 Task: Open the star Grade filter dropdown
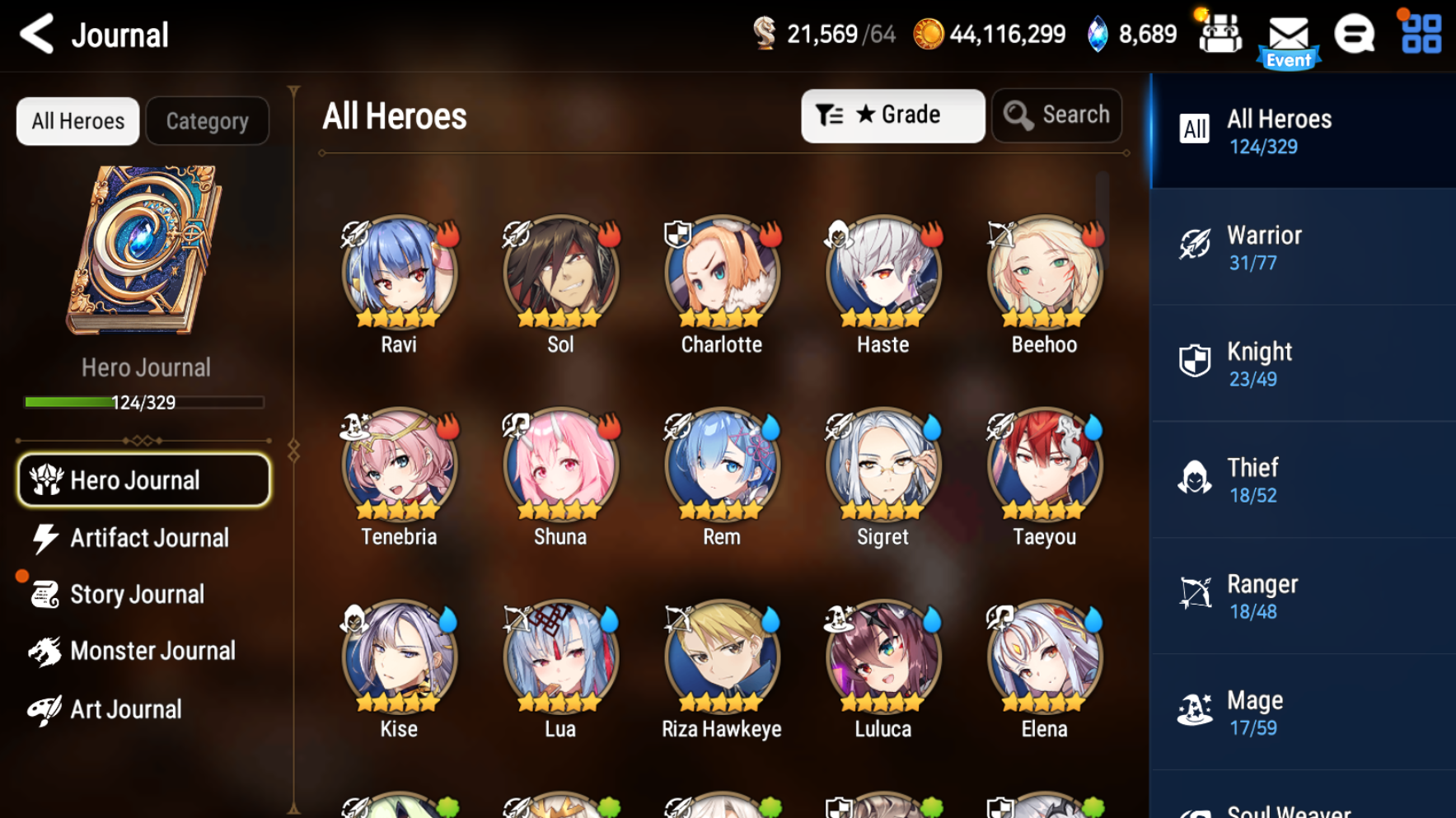[x=892, y=115]
